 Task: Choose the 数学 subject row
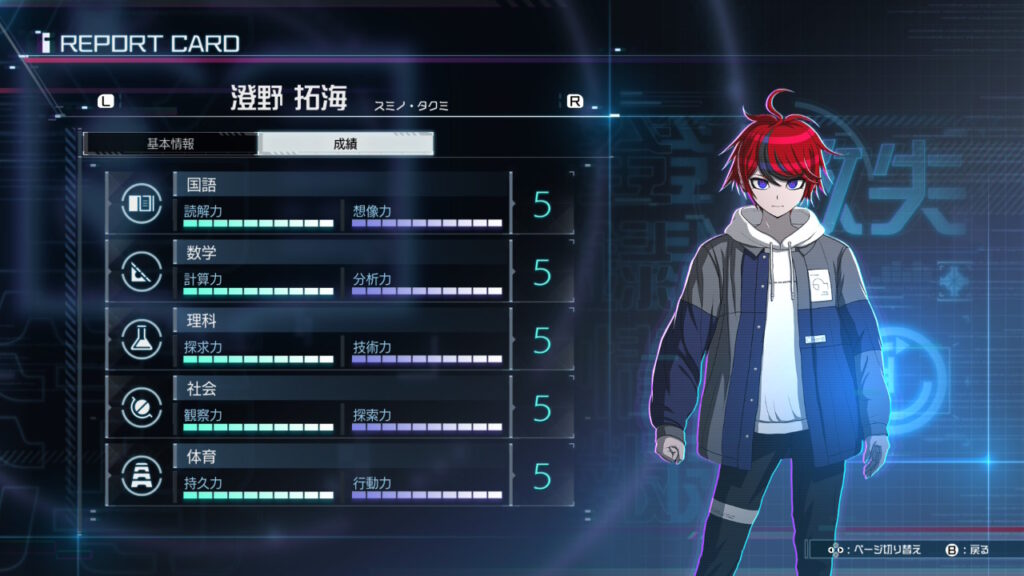(x=340, y=271)
